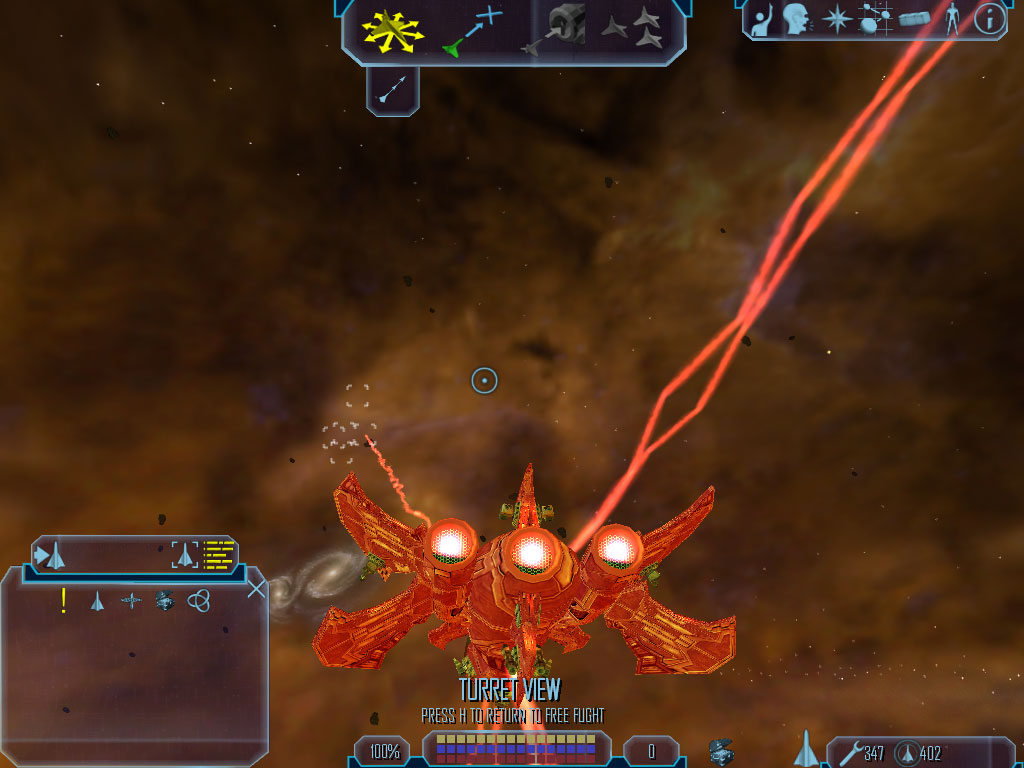Open the standing figure character icon
The image size is (1024, 768).
951,19
